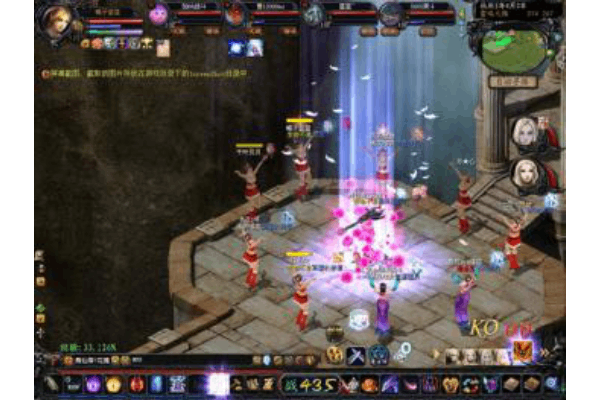The image size is (600, 400).
Task: Click the blue buff icon under the party bars
Action: click(236, 47)
